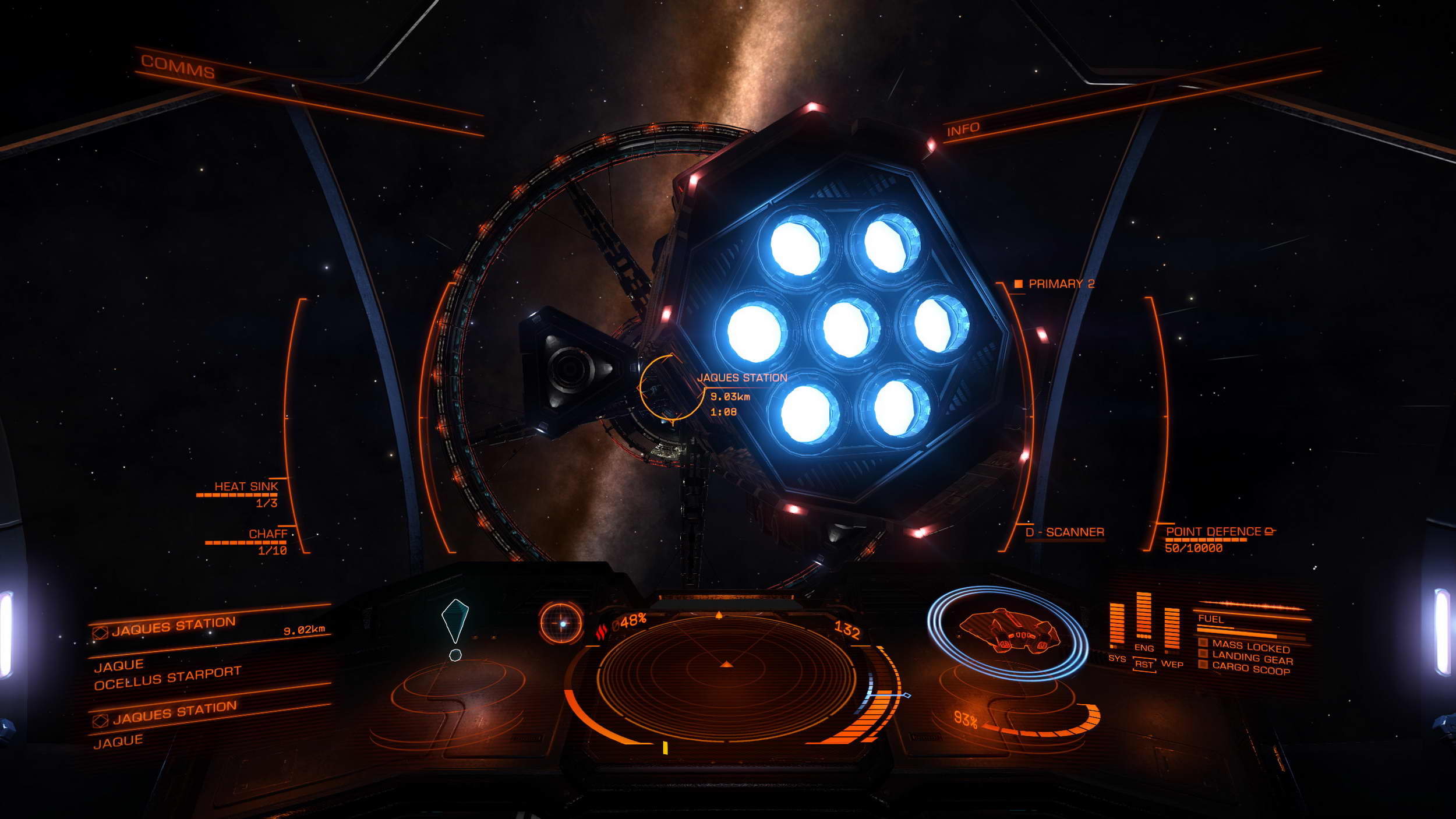Boost power to the ENG capacitor
Viewport: 1456px width, 819px height.
pos(1144,648)
